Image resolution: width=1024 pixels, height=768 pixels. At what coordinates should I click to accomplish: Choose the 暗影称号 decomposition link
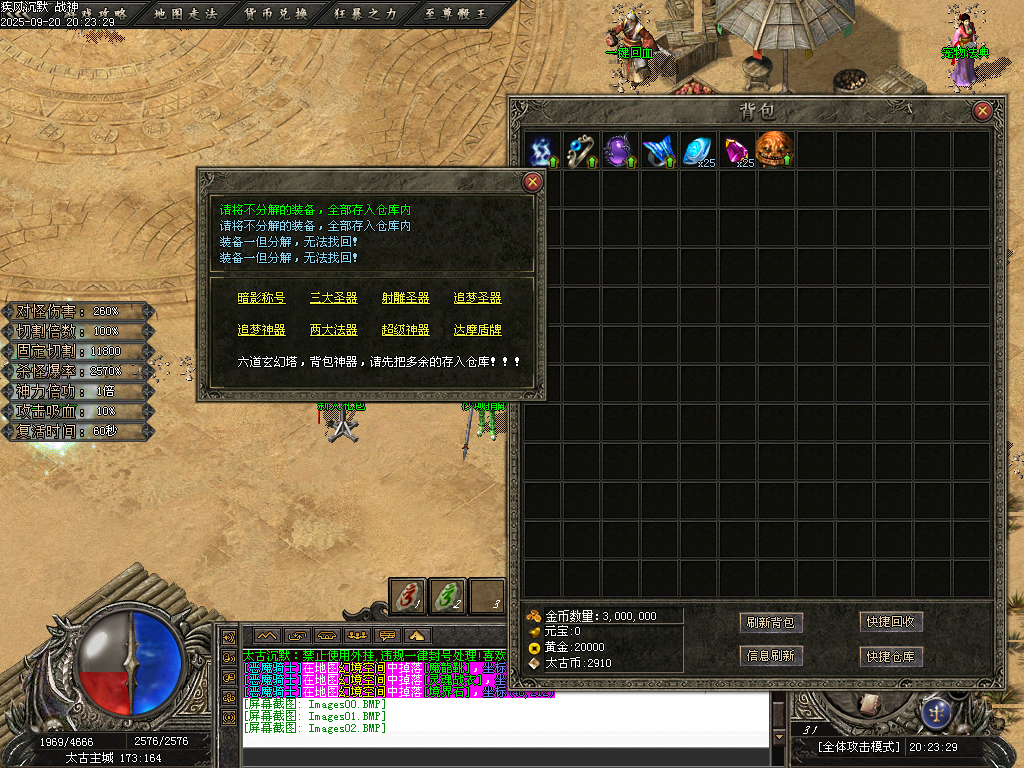(261, 298)
